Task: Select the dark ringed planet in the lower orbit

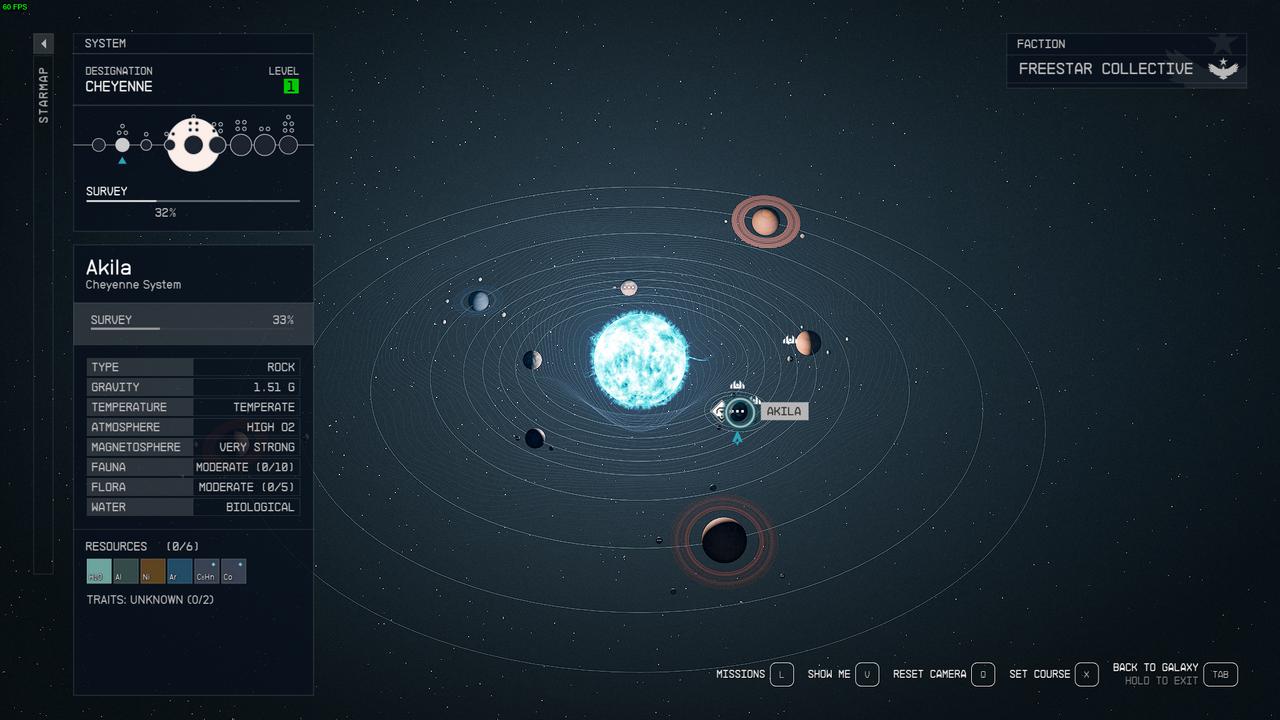Action: (x=723, y=541)
